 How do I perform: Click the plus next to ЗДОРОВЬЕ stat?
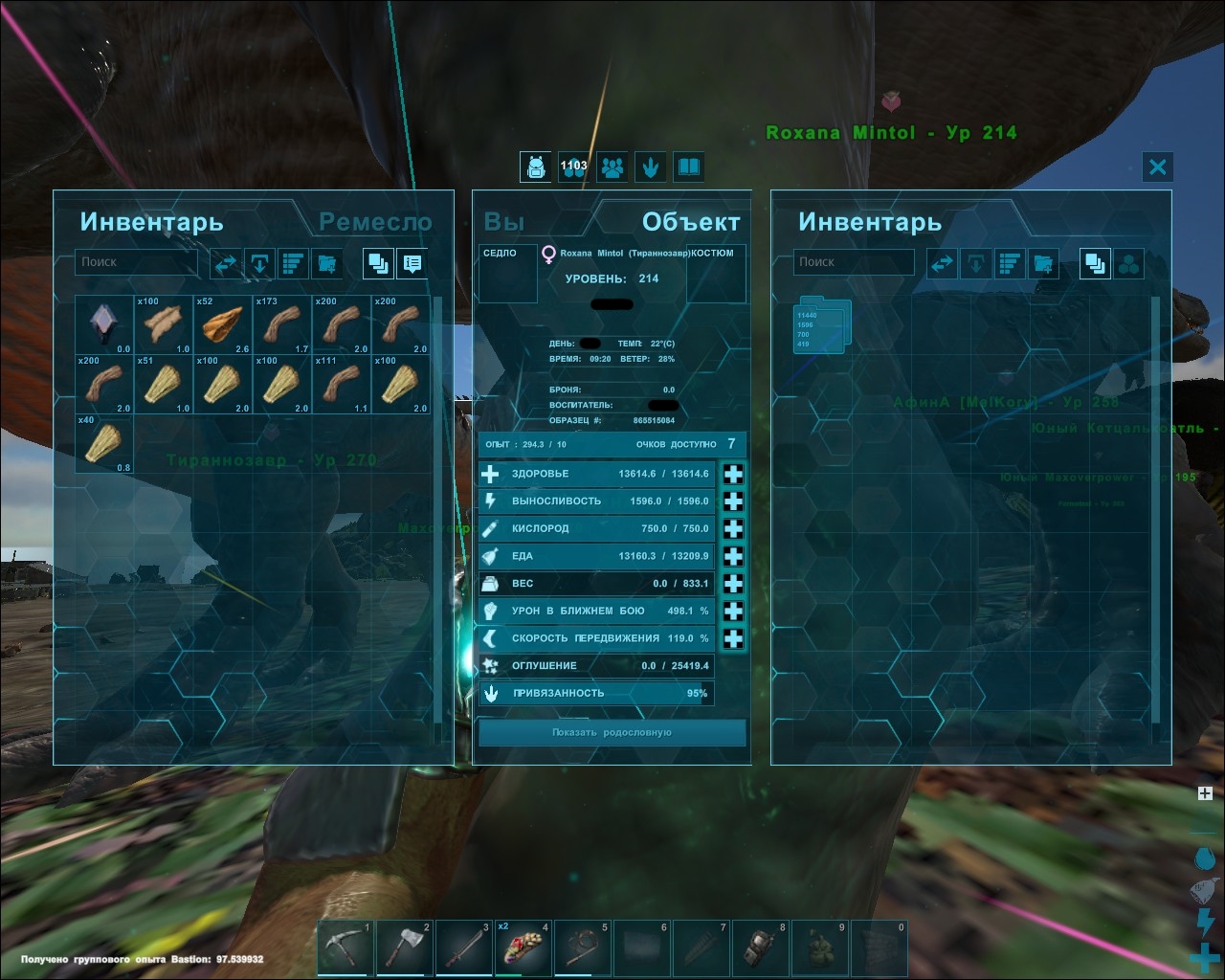tap(733, 473)
